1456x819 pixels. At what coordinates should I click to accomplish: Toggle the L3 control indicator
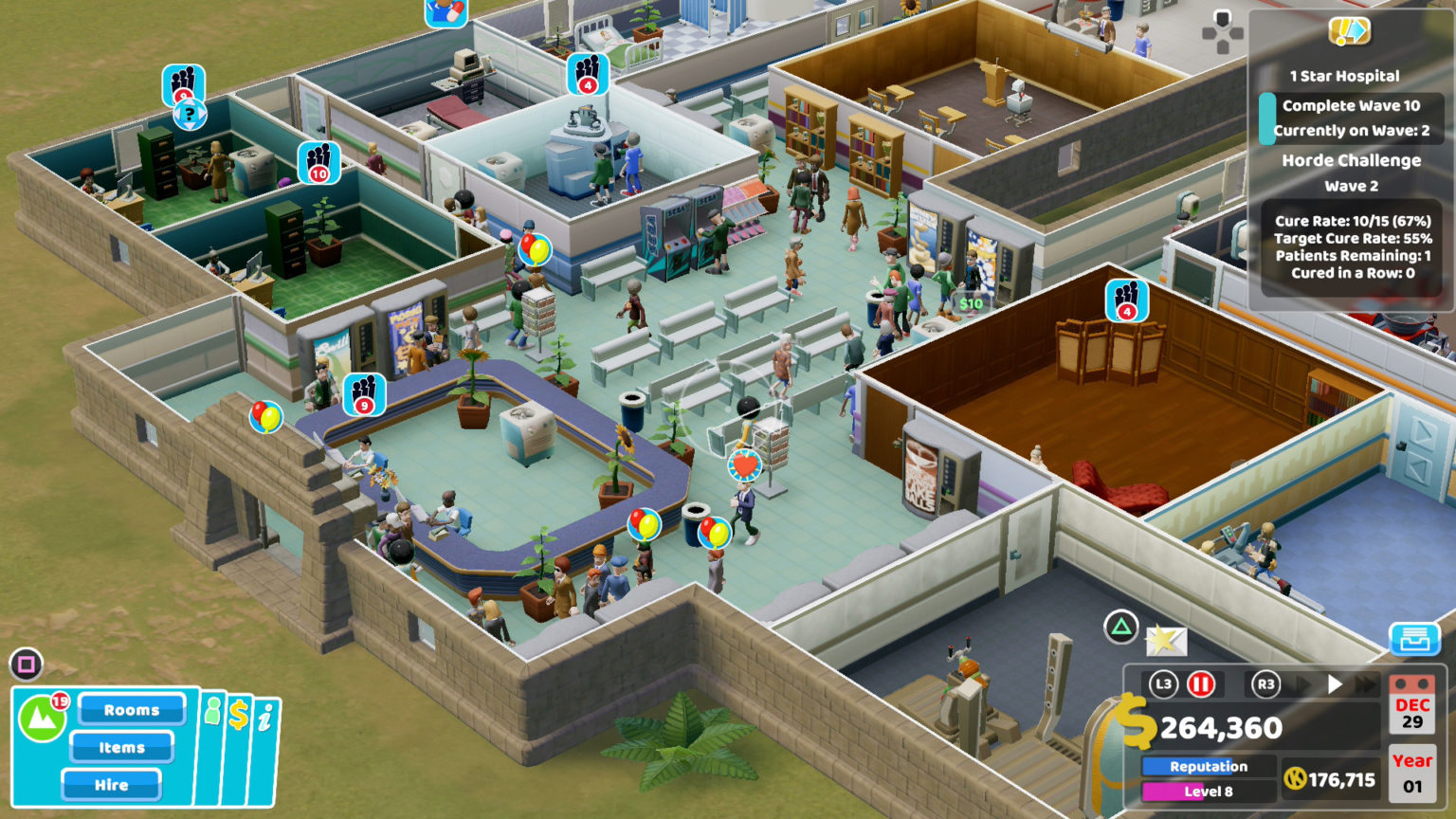pos(1164,683)
